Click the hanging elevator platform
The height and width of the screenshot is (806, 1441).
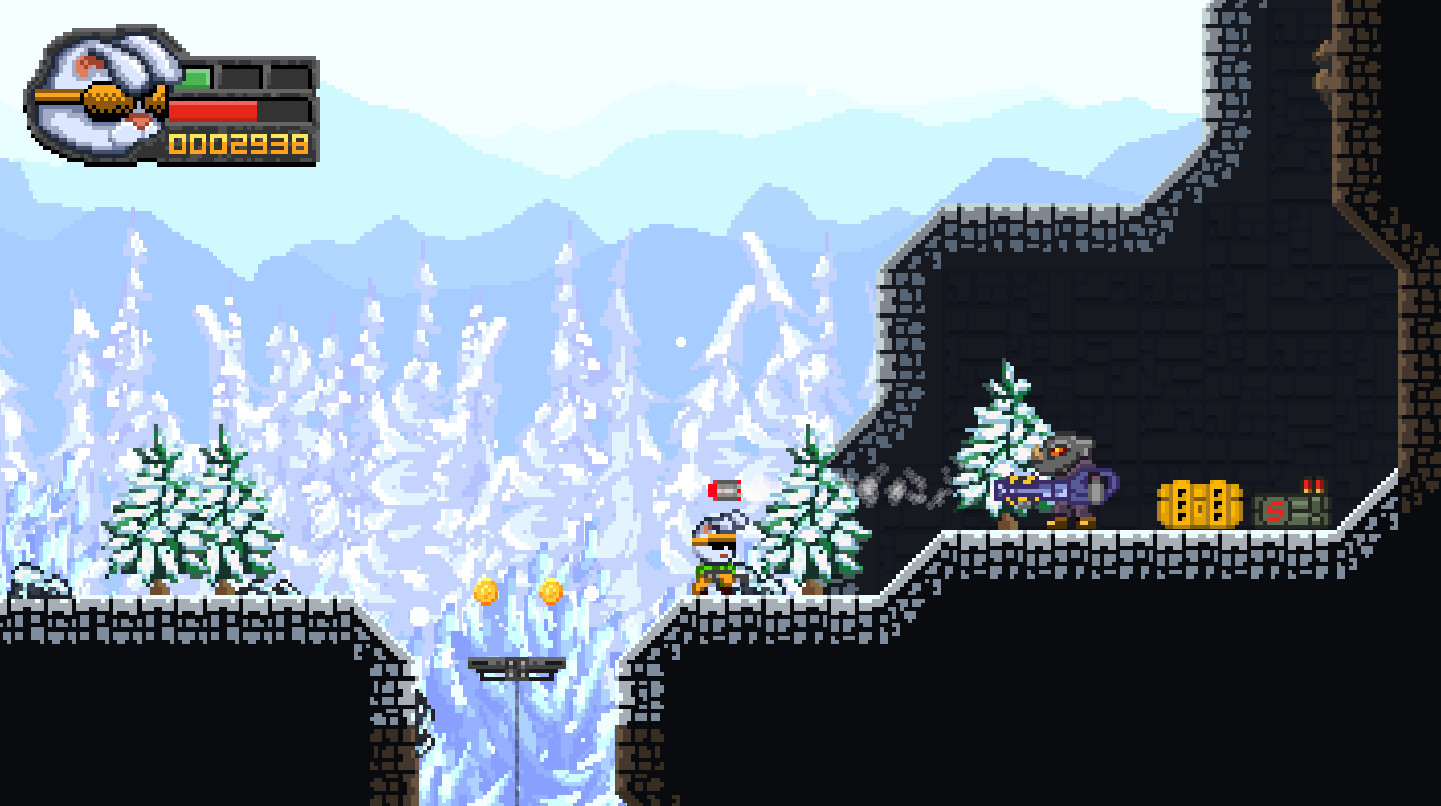point(515,668)
